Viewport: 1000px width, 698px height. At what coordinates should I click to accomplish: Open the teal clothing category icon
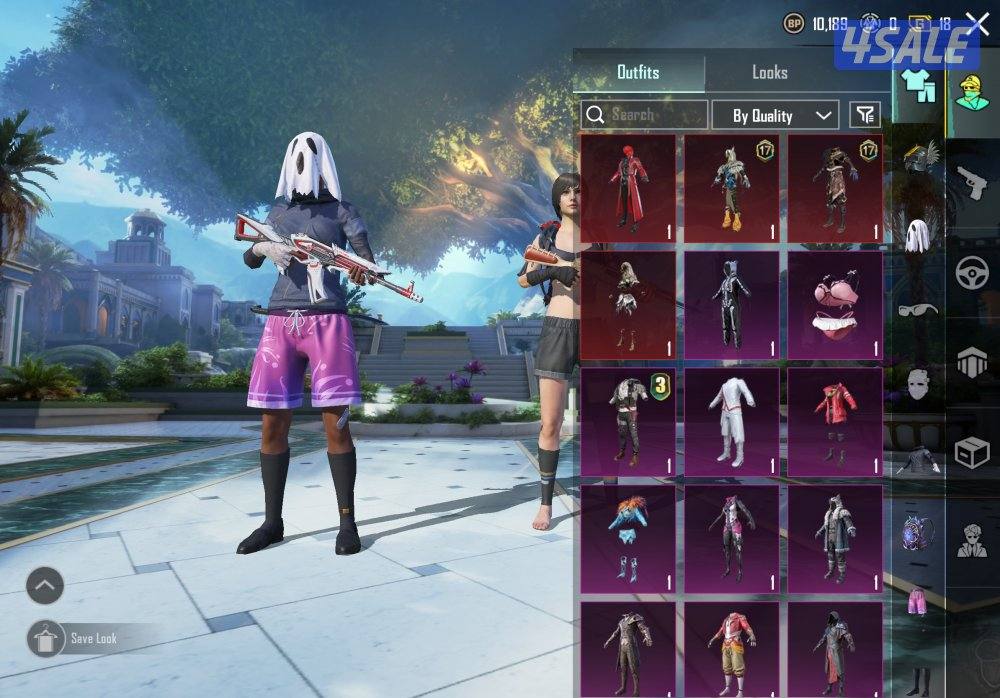pos(917,88)
